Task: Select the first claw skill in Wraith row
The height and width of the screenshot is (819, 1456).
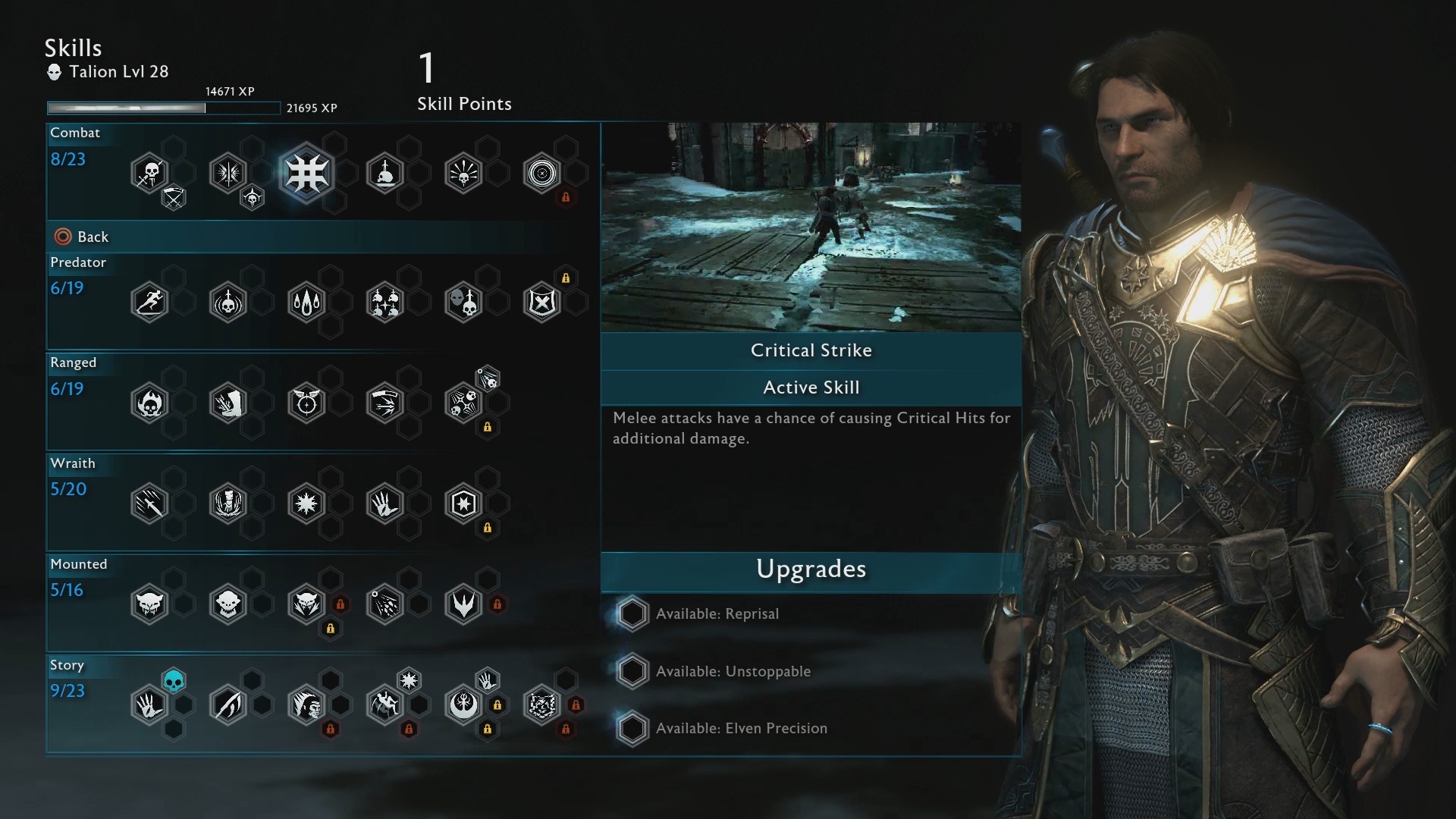Action: pos(149,503)
